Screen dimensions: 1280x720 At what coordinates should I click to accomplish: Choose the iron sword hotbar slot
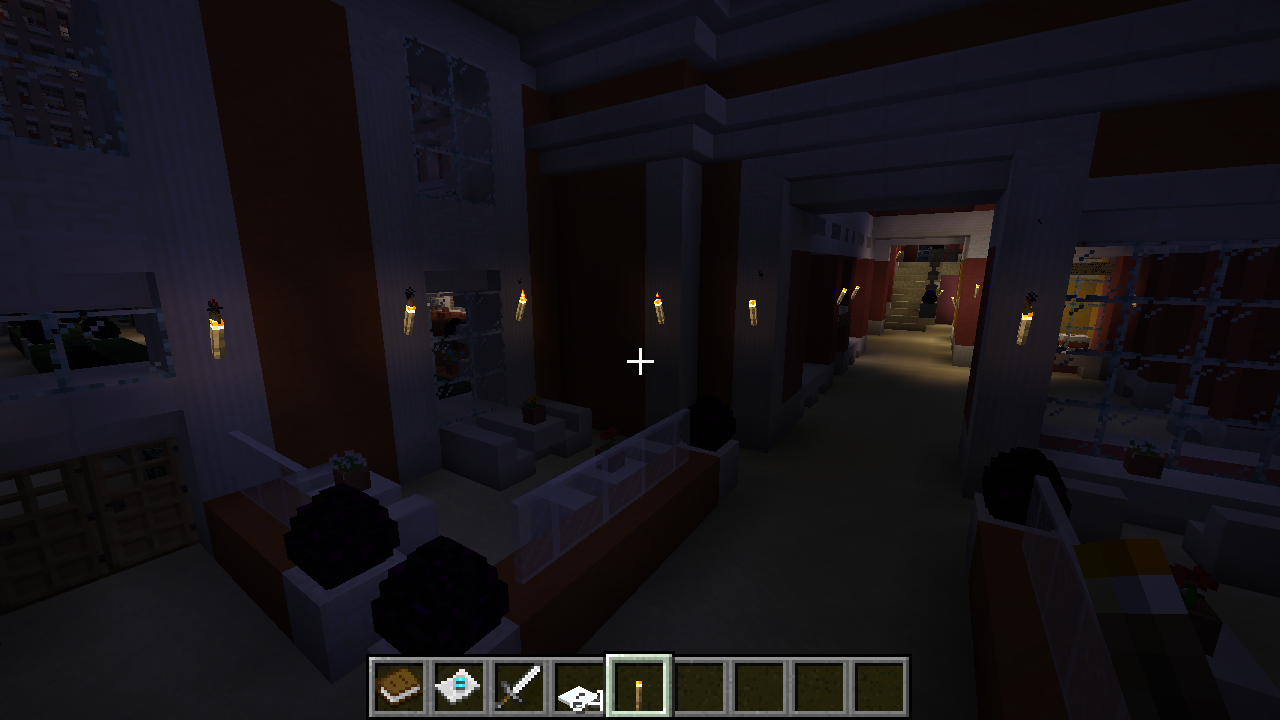(520, 687)
